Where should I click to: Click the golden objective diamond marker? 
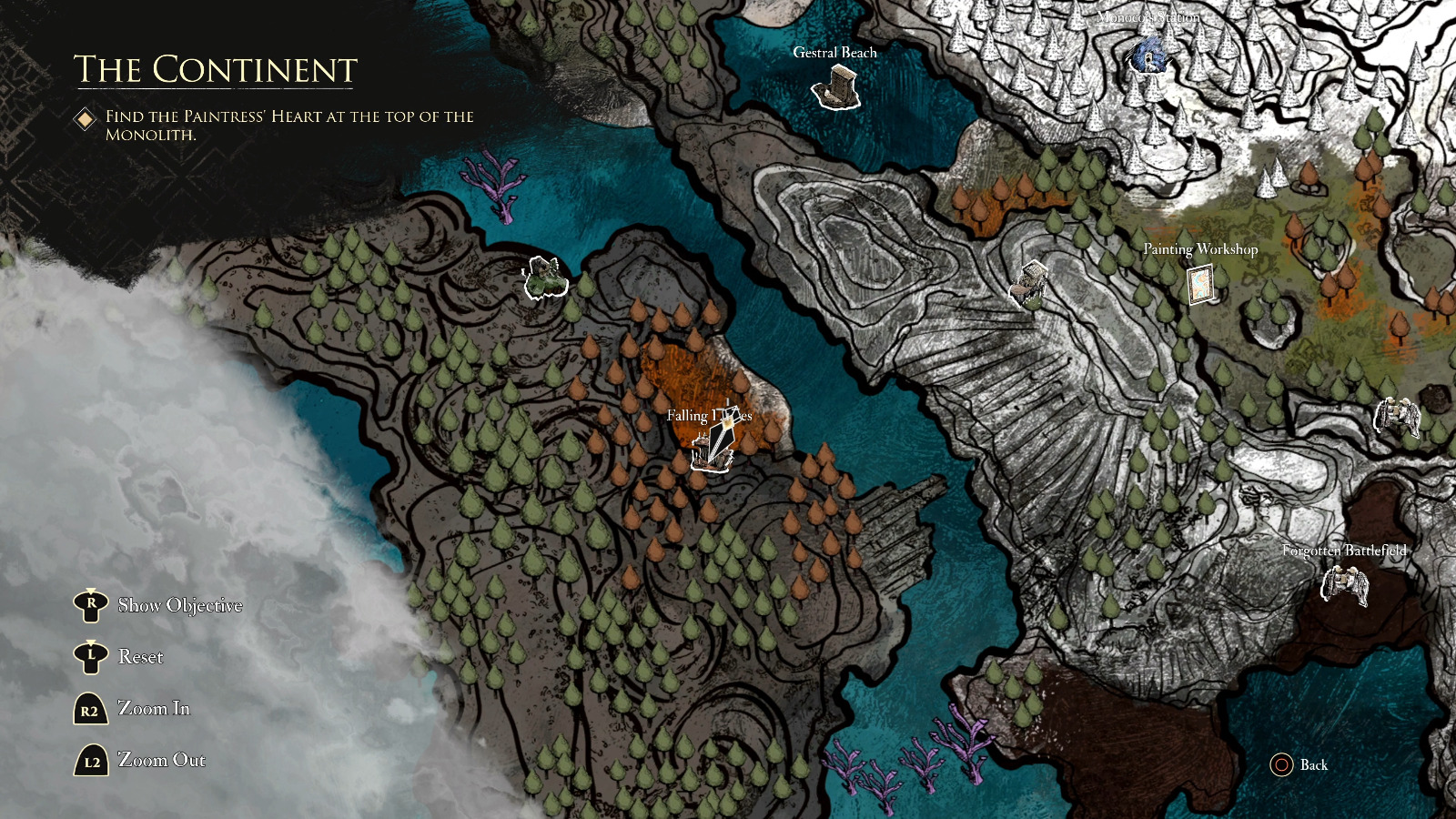(x=86, y=117)
